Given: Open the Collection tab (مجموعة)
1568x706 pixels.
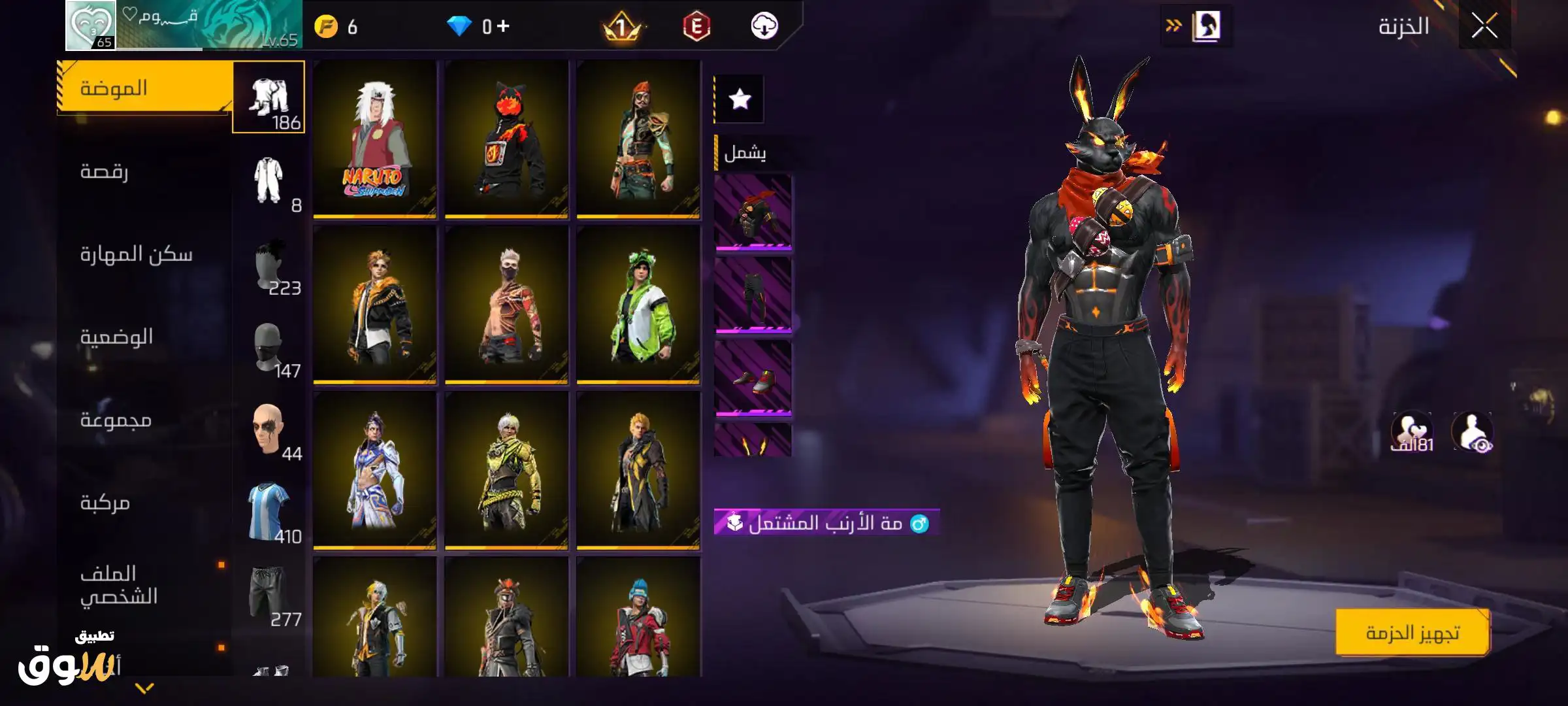Looking at the screenshot, I should click(x=116, y=420).
